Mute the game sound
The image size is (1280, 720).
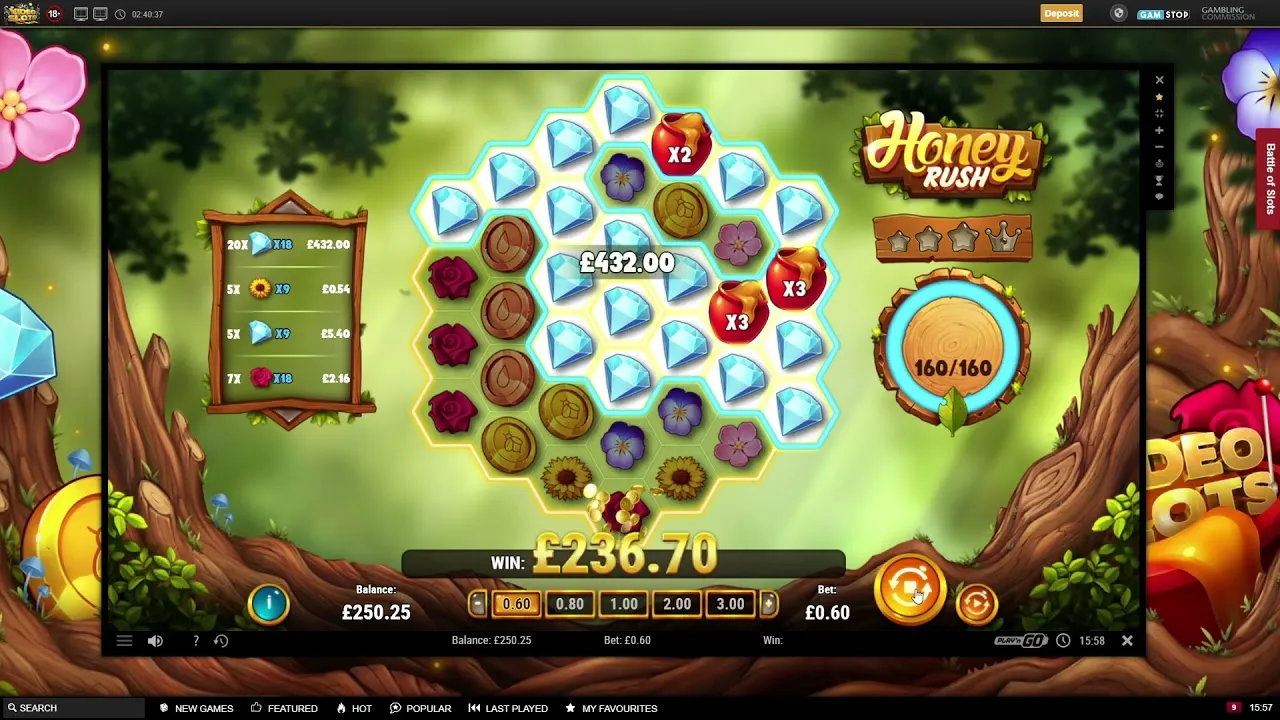pos(155,640)
